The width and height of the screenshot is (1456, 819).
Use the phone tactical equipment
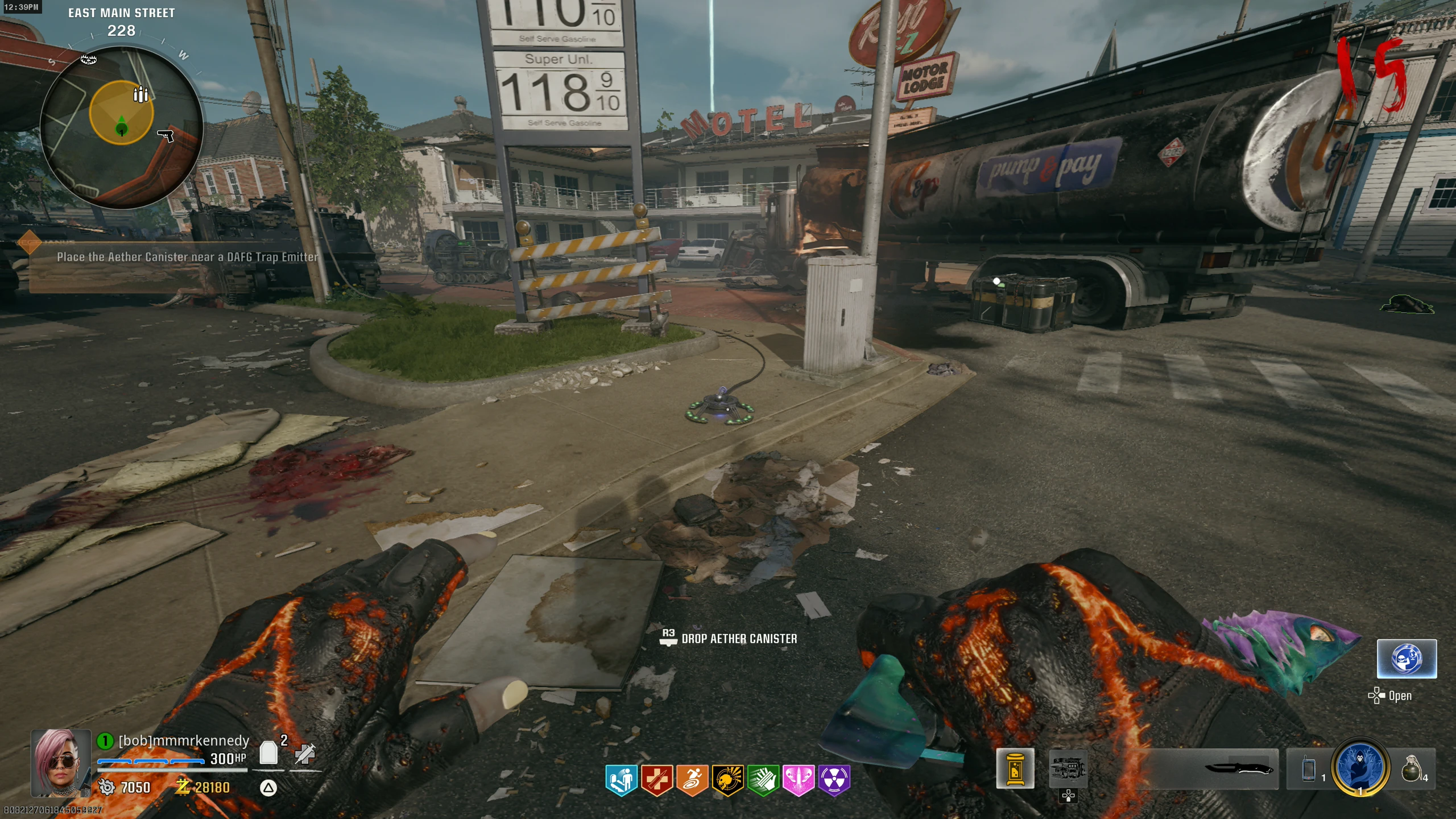1309,769
